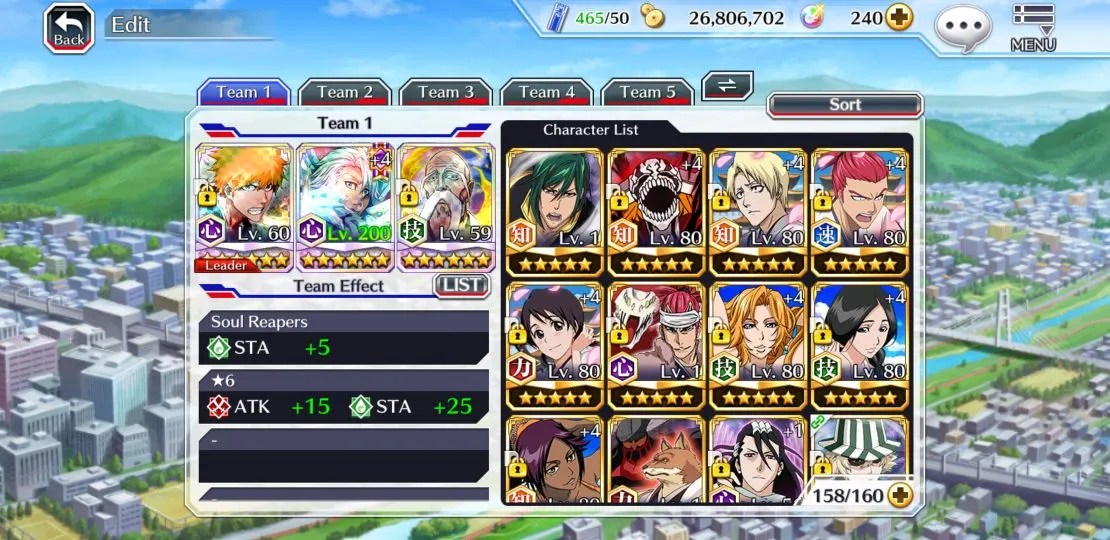1110x540 pixels.
Task: Click the swap arrows button beside team tabs
Action: [727, 86]
